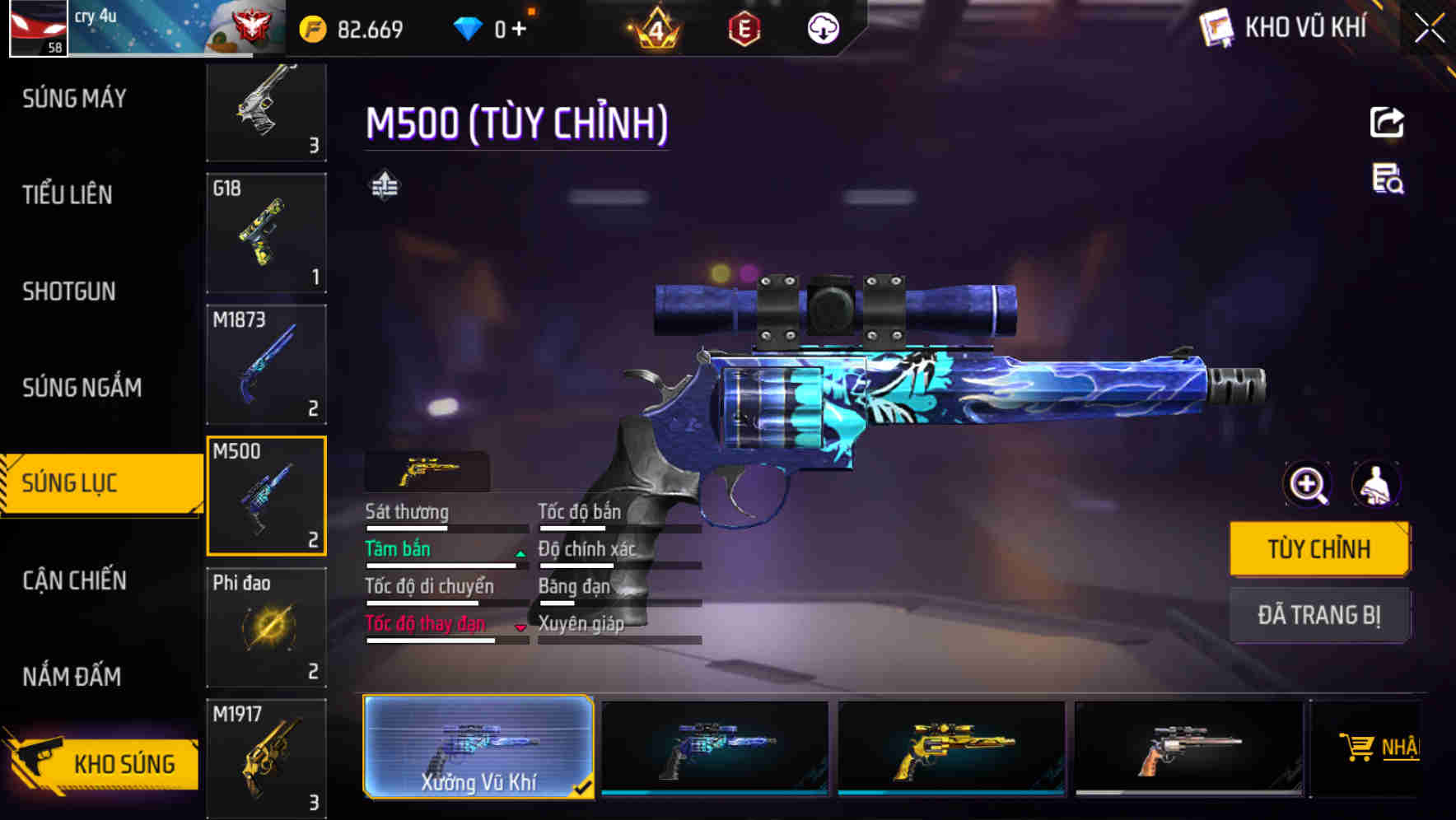Toggle the checkmark on Xưởng Vũ Khí skin

(585, 786)
